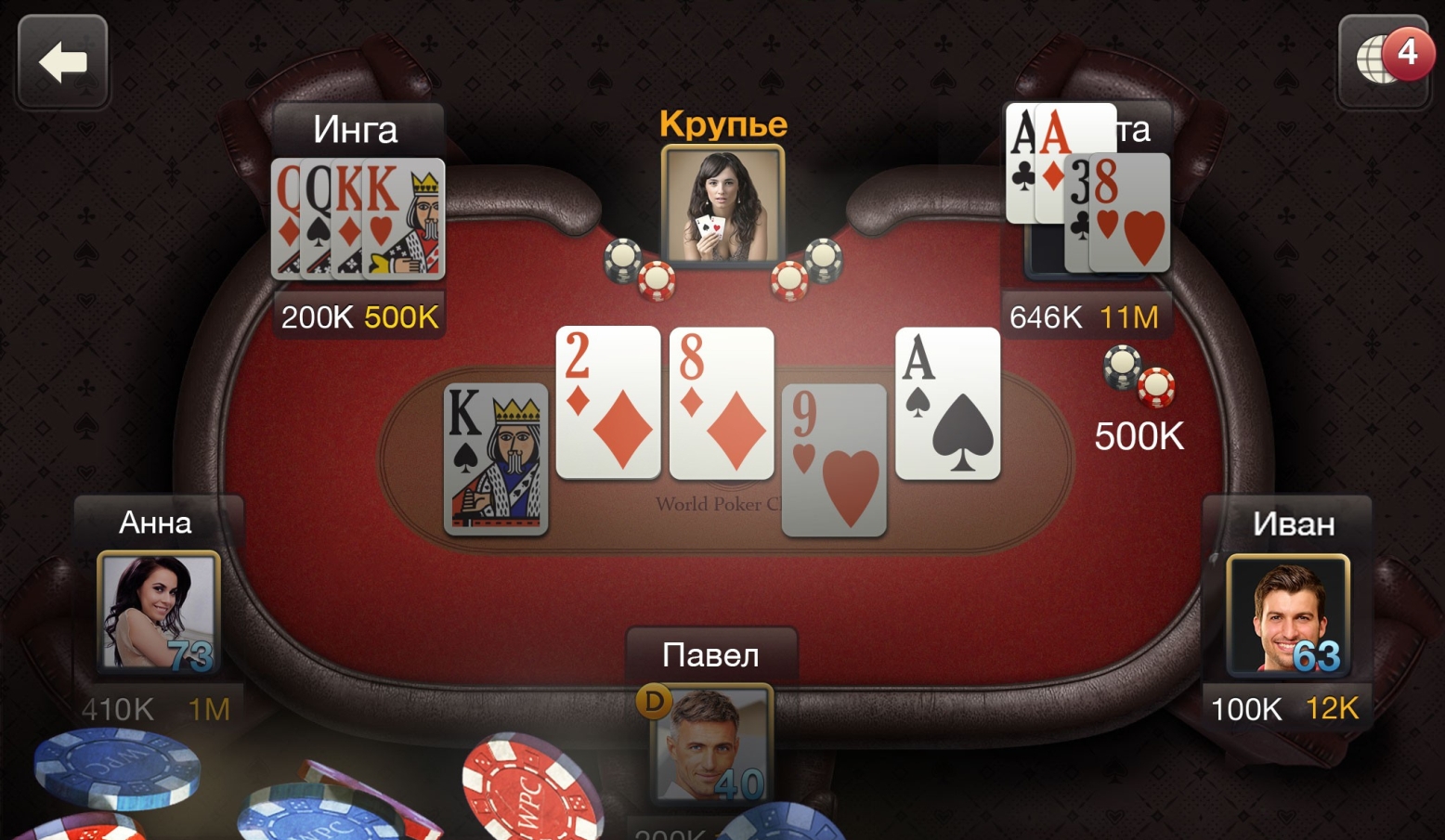Viewport: 1445px width, 840px height.
Task: Open Анна's player profile avatar
Action: pos(159,612)
